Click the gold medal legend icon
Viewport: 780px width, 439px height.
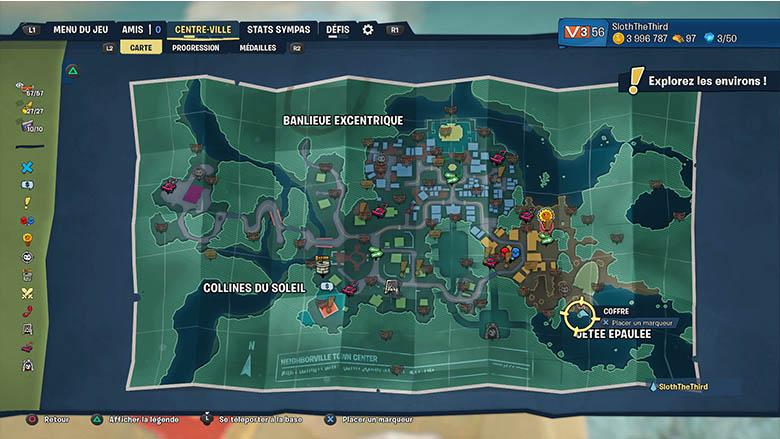point(27,239)
